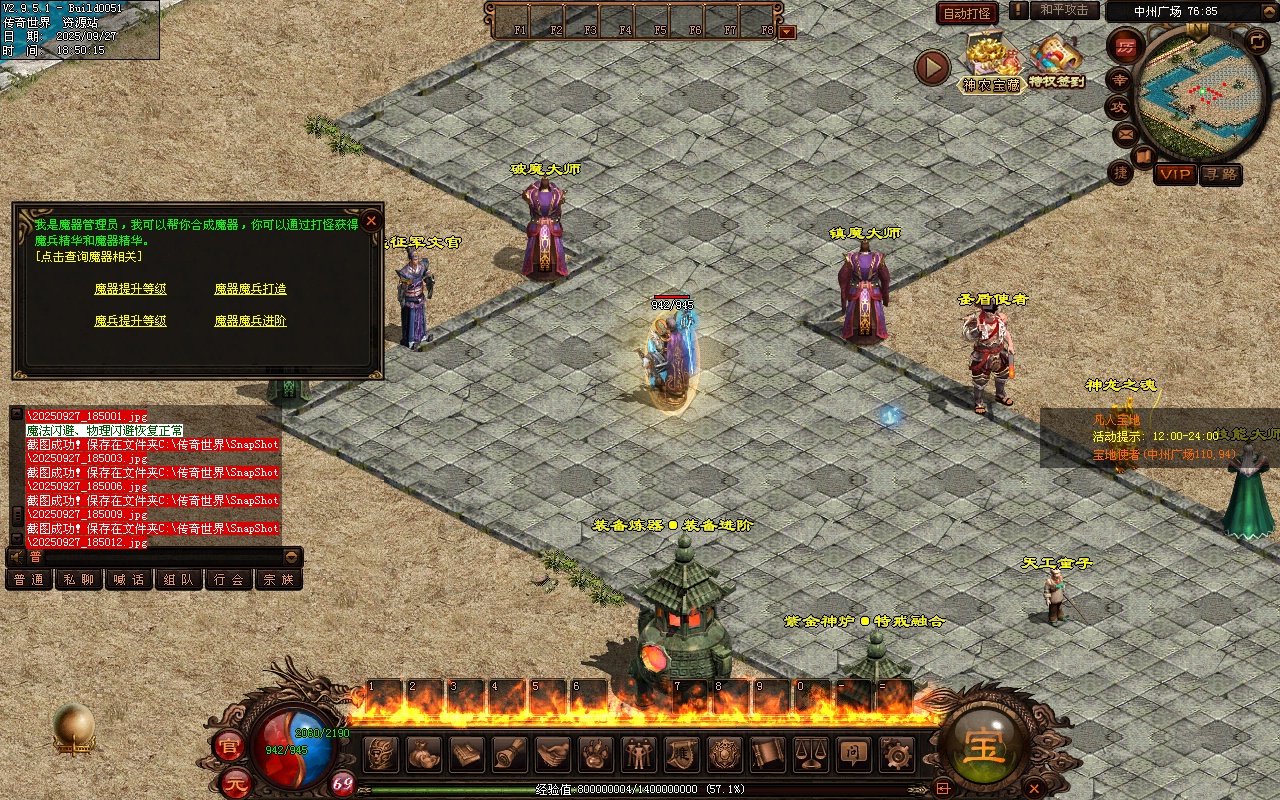The height and width of the screenshot is (800, 1280).
Task: Activate the 寻路 pathfinding button
Action: pyautogui.click(x=1220, y=174)
